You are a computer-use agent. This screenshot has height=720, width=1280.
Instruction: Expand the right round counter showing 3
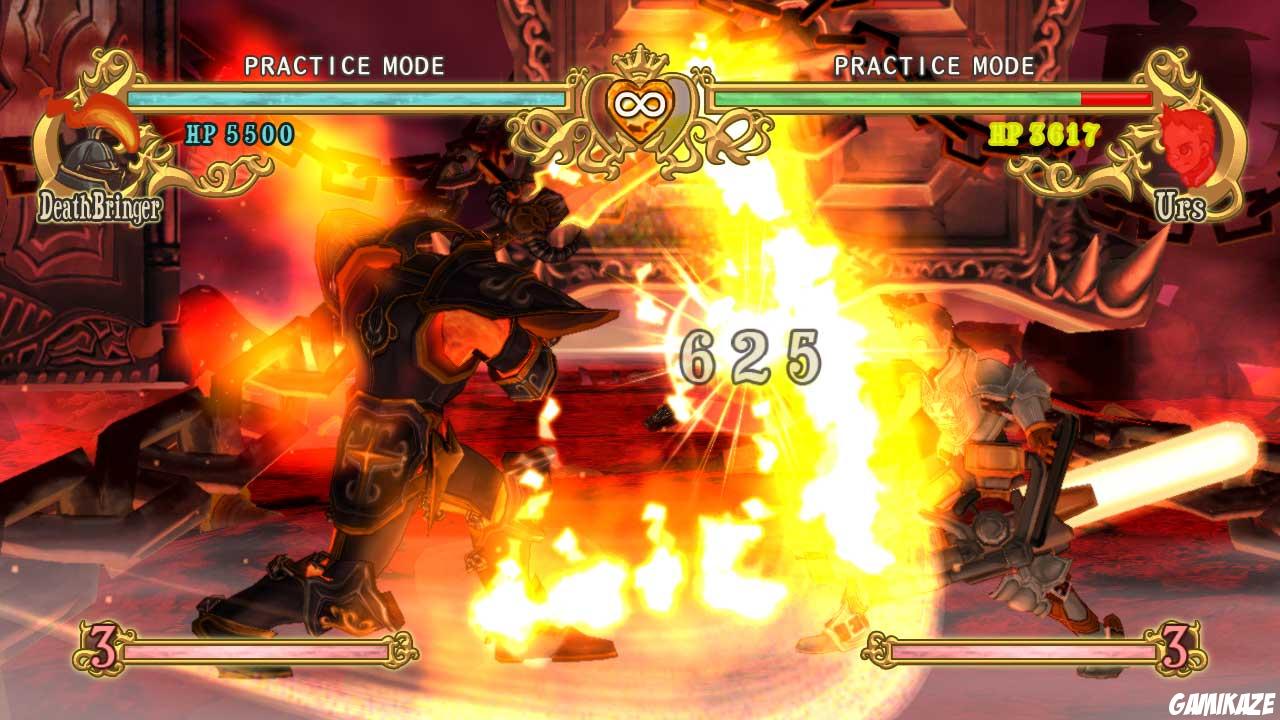1176,650
